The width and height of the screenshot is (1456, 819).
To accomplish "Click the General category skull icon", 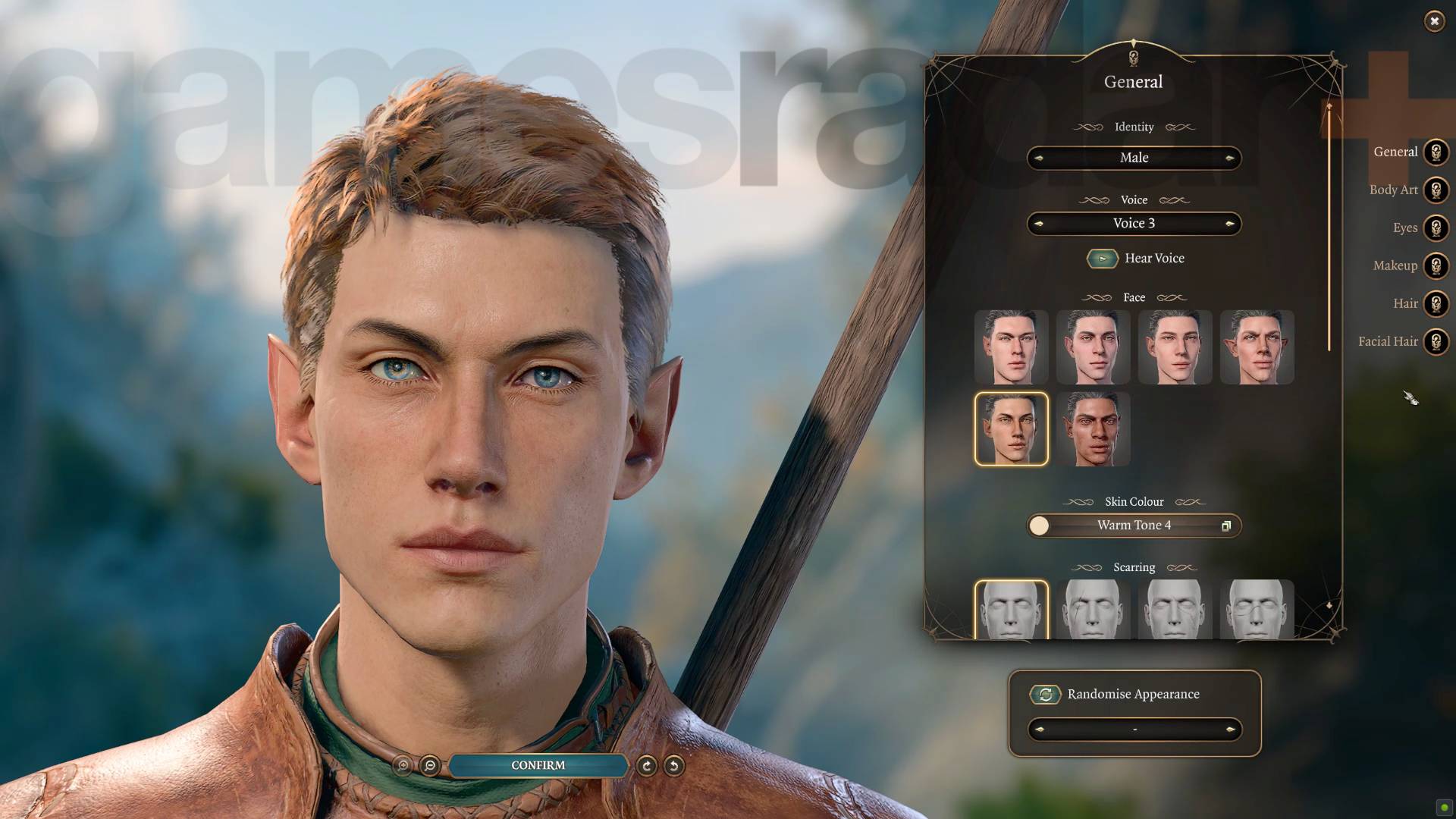I will click(1436, 152).
